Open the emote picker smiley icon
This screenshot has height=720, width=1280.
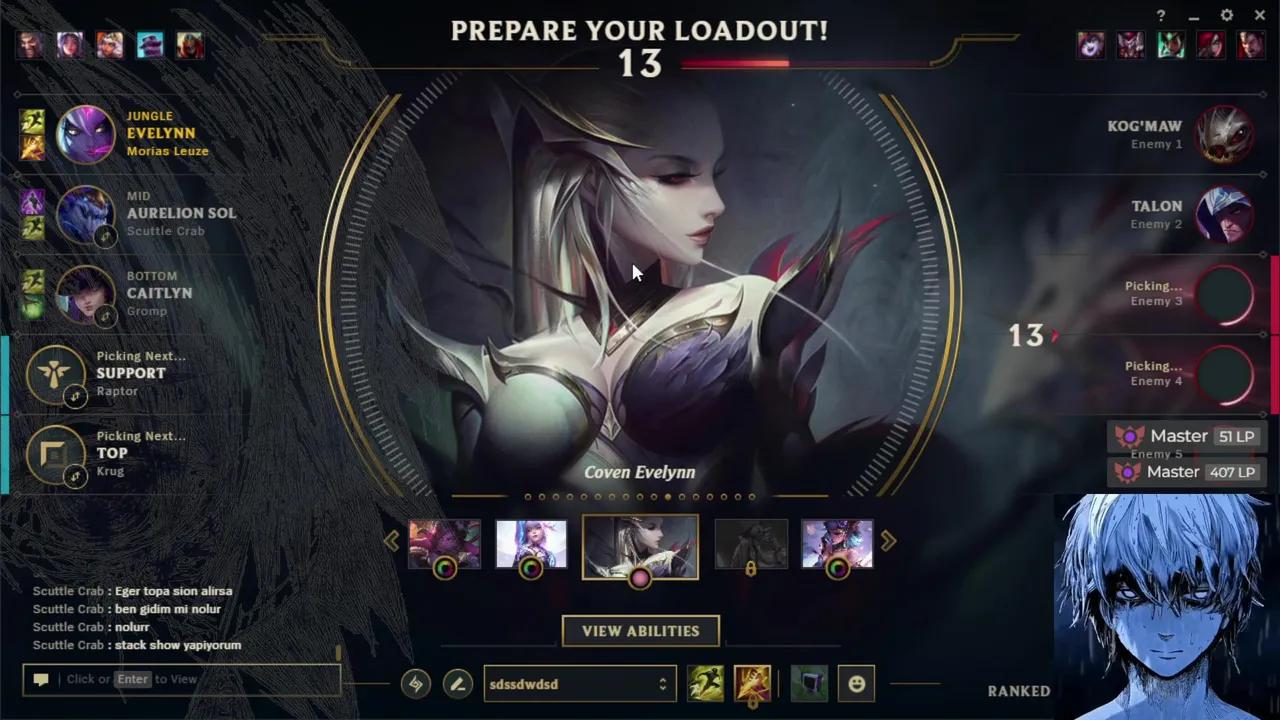click(857, 684)
